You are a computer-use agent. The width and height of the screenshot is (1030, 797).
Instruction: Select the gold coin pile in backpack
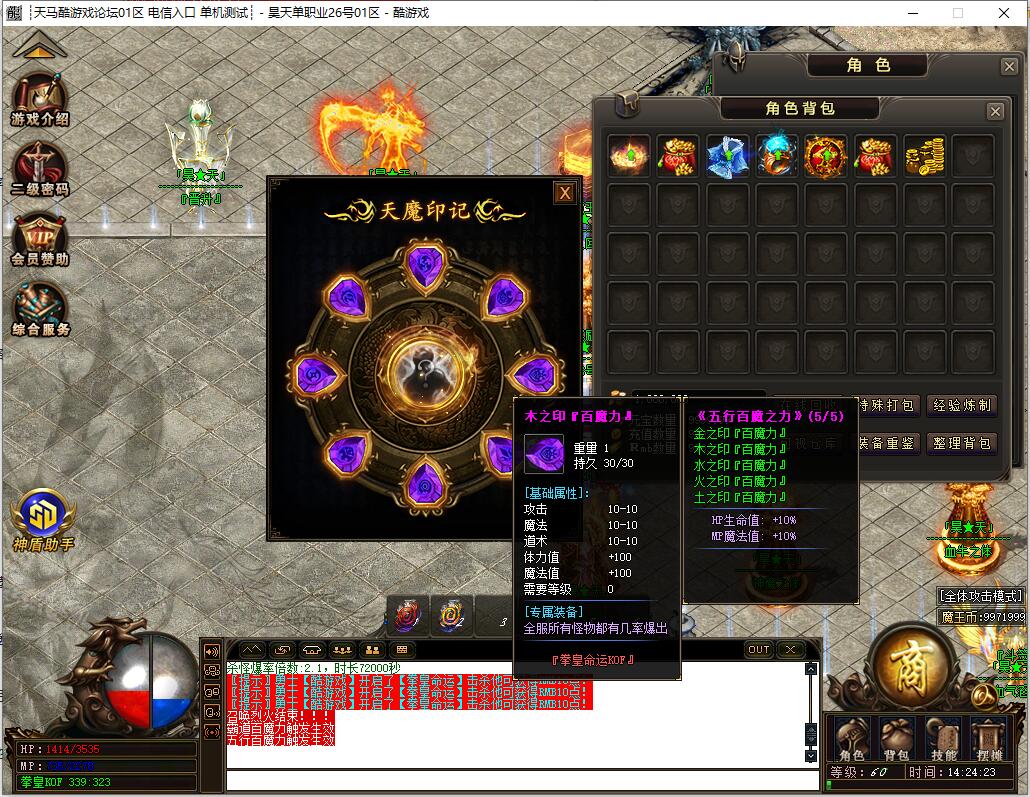pyautogui.click(x=924, y=156)
